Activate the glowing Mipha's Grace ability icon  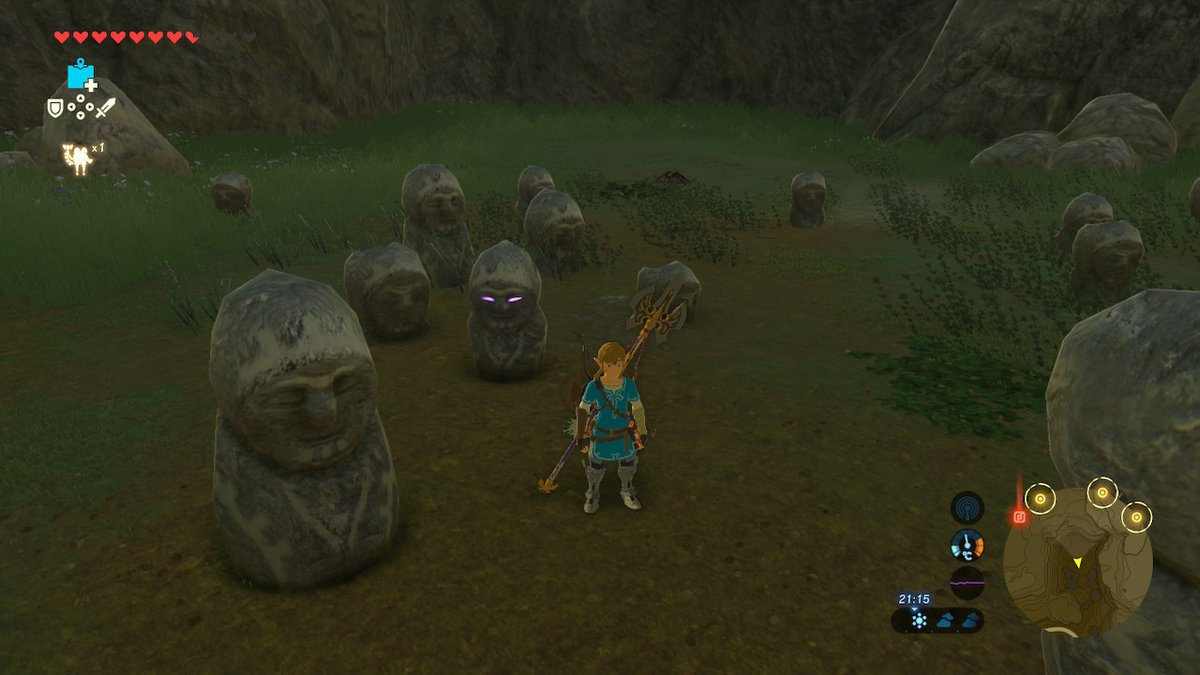78,159
